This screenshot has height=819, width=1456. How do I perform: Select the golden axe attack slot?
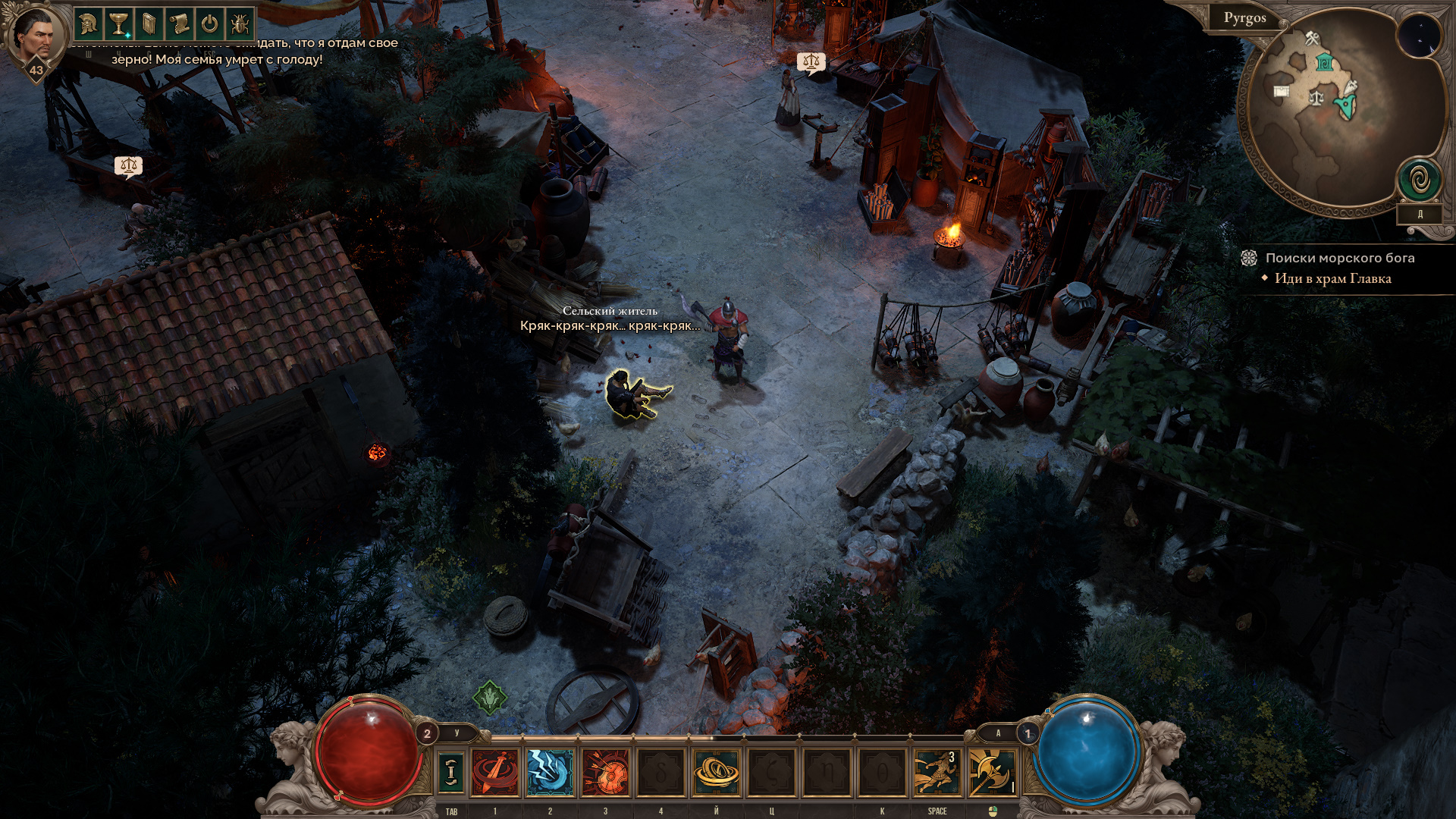point(992,773)
